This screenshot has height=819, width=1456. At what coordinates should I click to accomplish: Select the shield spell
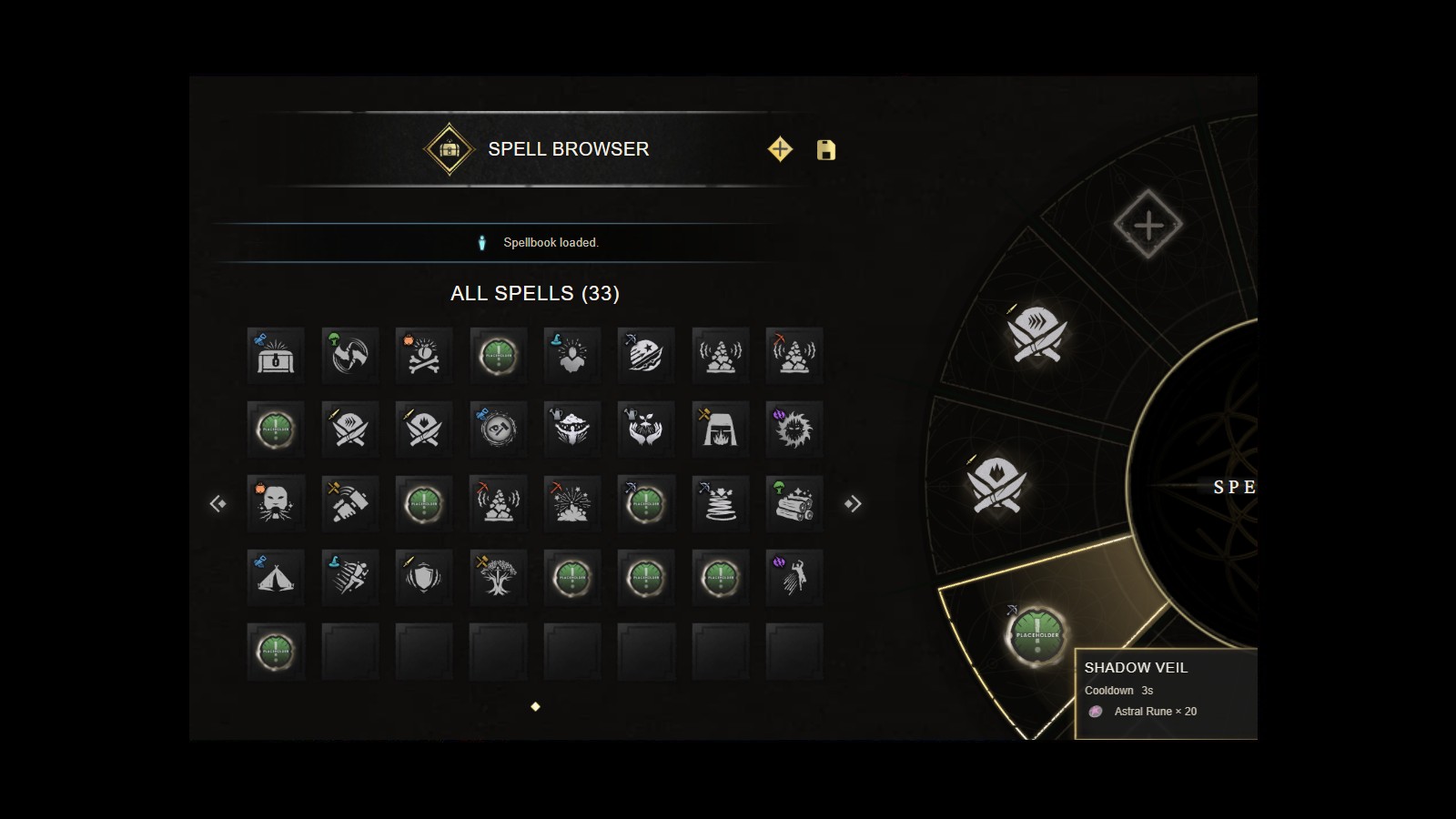click(424, 577)
